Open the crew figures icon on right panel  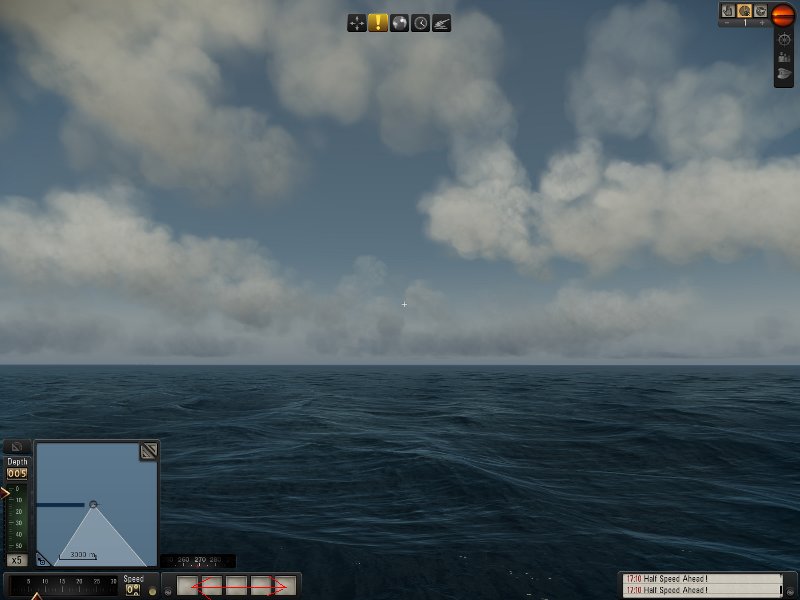[784, 57]
